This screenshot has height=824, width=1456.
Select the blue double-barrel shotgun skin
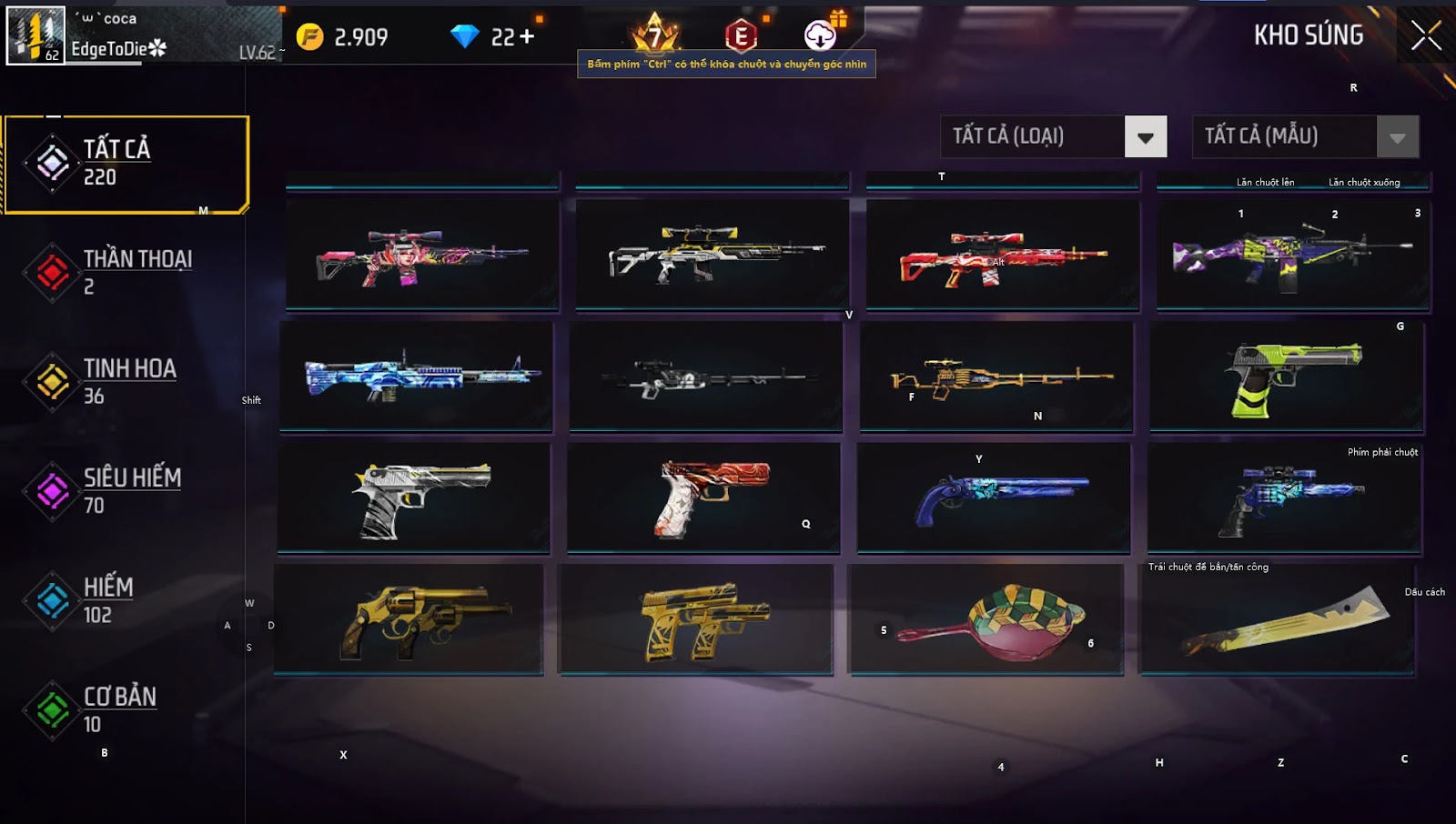pyautogui.click(x=994, y=497)
